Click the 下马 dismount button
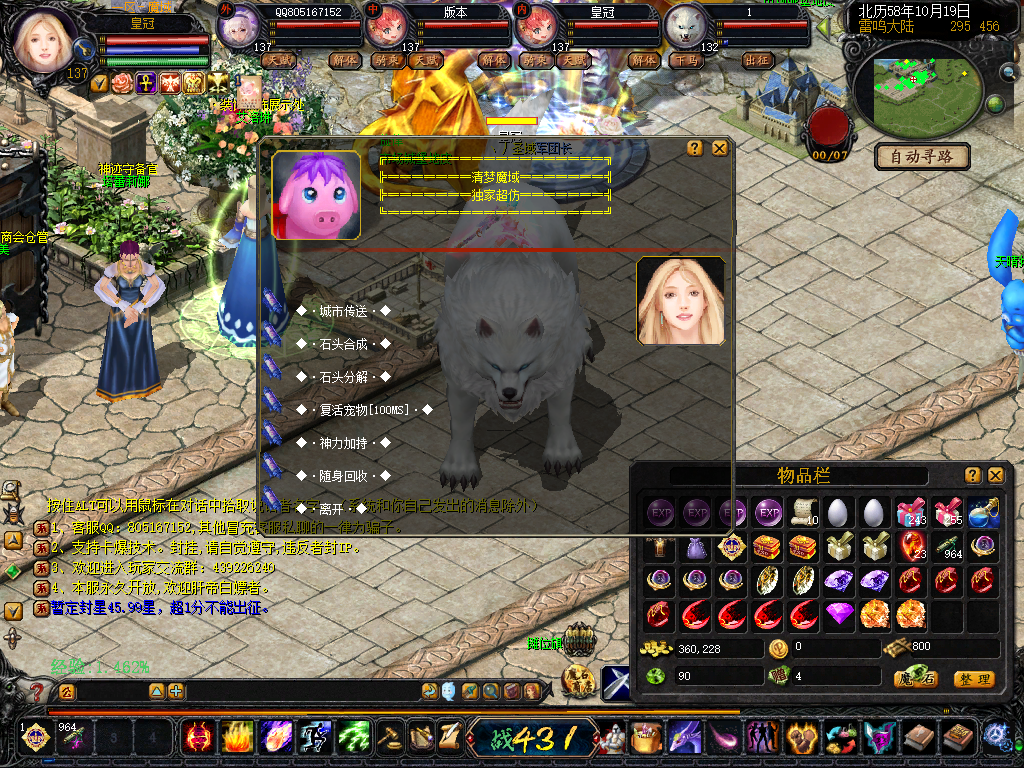 pos(686,60)
